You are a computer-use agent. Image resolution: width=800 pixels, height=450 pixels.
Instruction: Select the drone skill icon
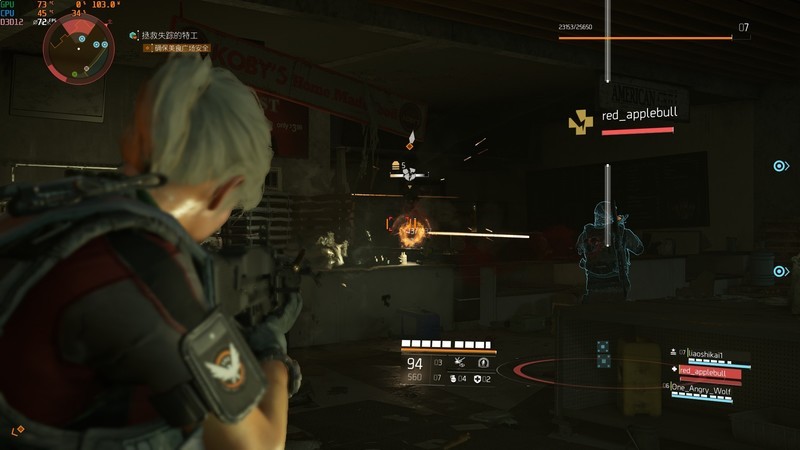tap(460, 362)
